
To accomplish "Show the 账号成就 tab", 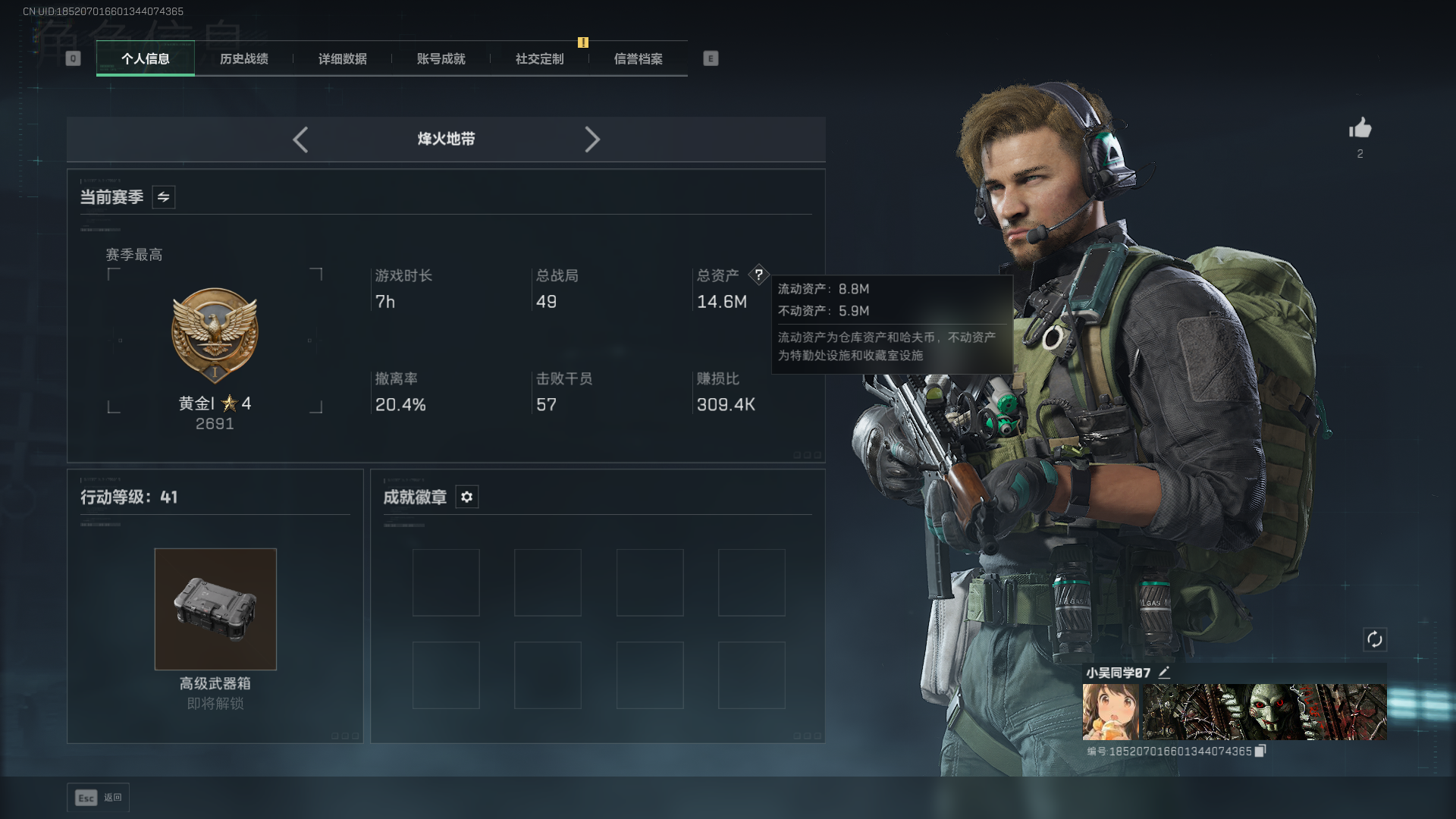I will click(x=441, y=59).
